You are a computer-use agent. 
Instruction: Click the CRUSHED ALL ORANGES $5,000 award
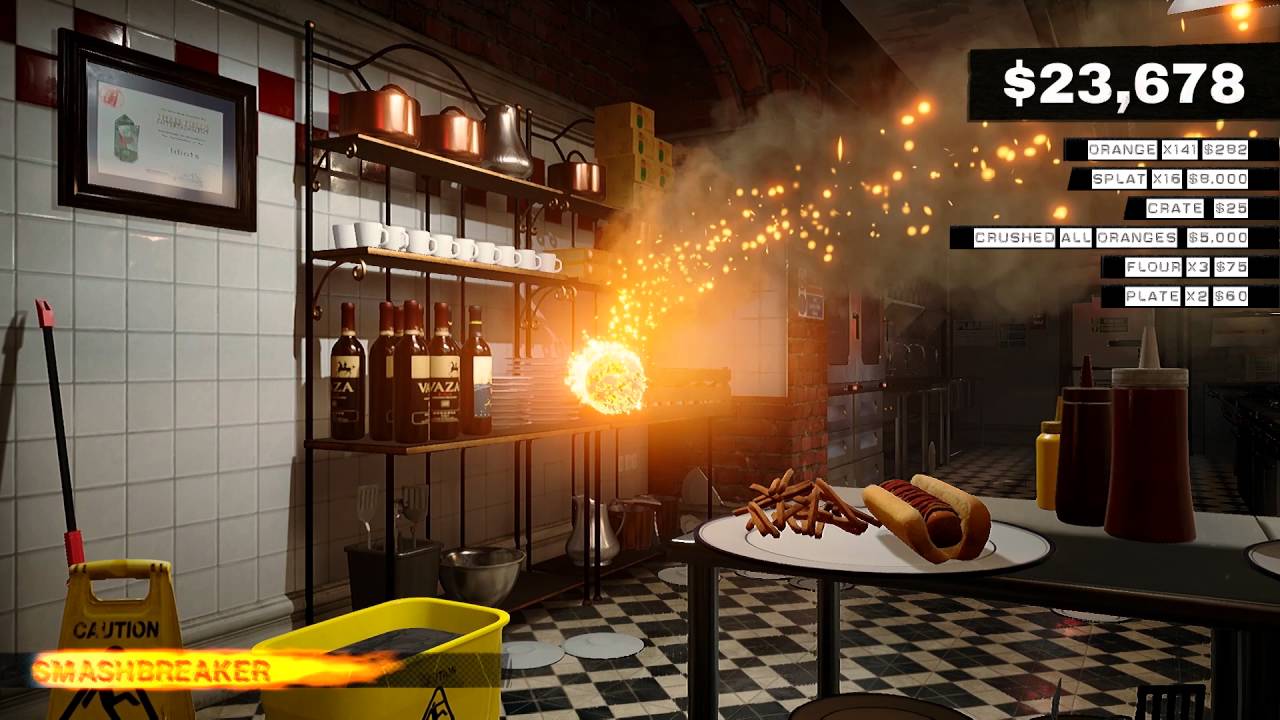1110,239
